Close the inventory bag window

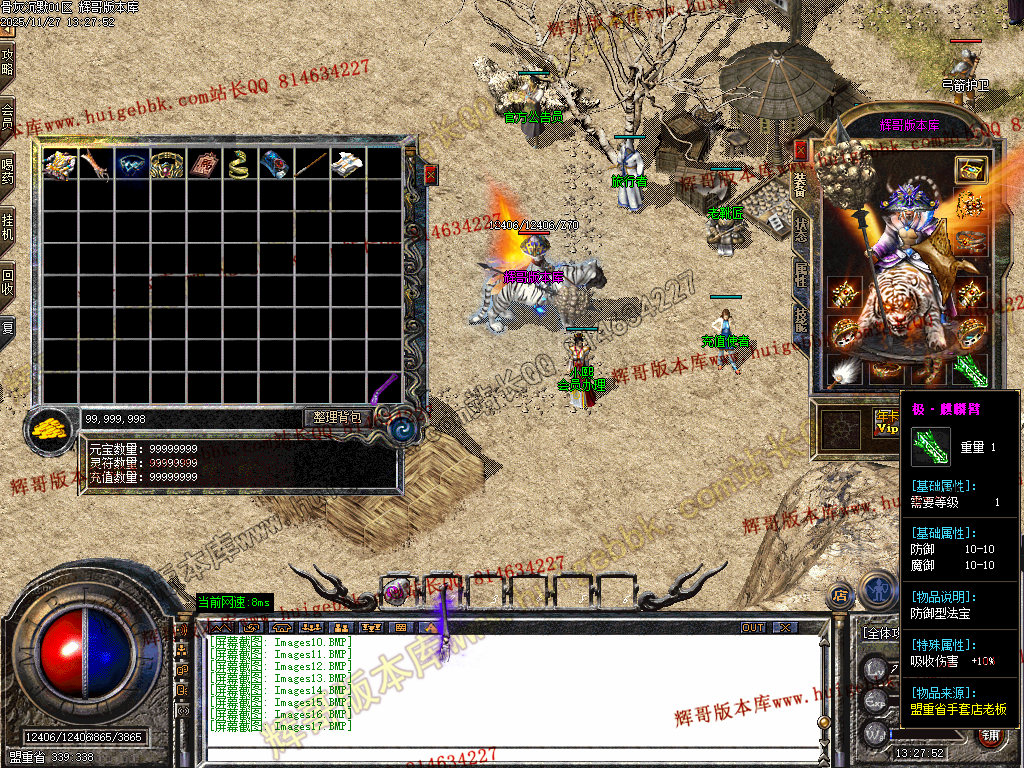point(431,174)
